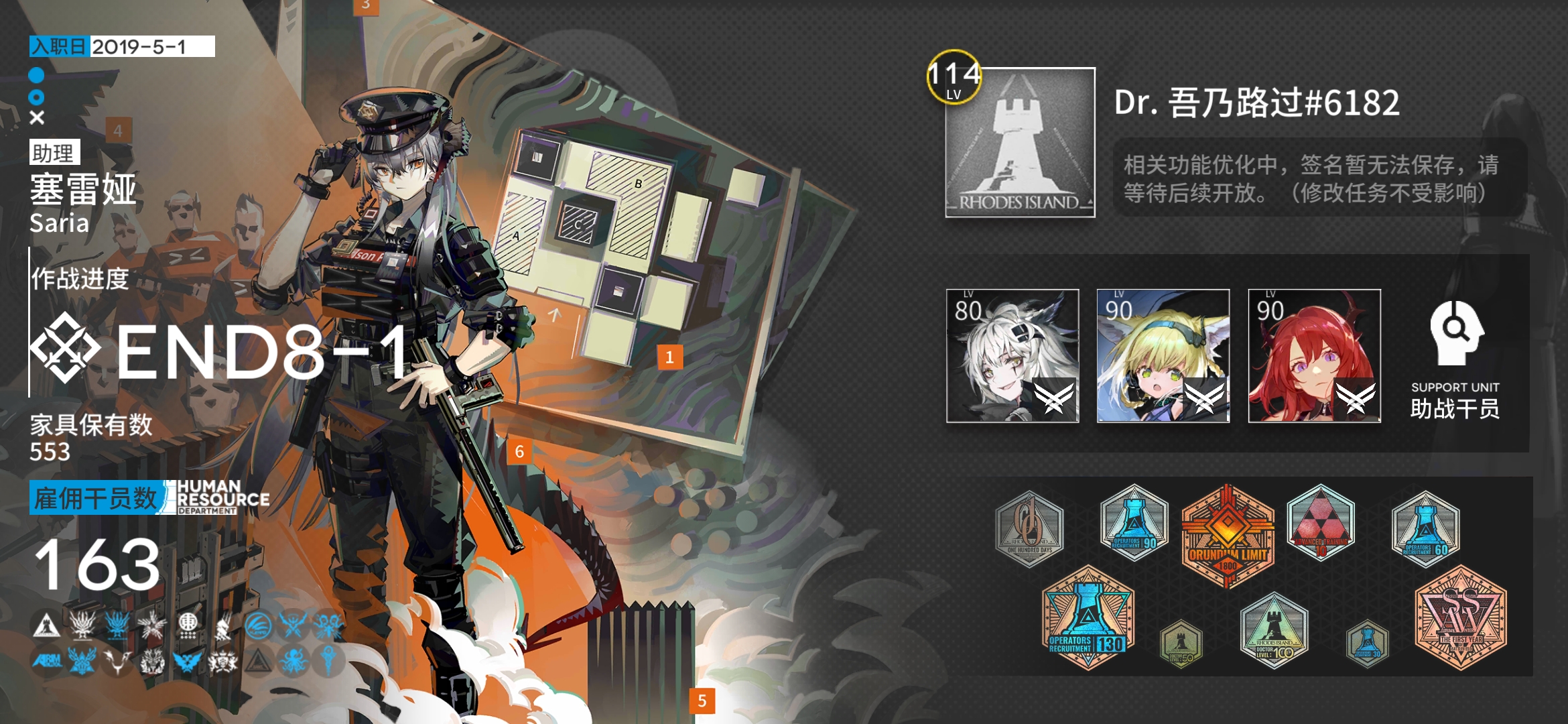Image resolution: width=1568 pixels, height=724 pixels.
Task: Show the Operators Recruitment 90 medal
Action: click(1134, 523)
